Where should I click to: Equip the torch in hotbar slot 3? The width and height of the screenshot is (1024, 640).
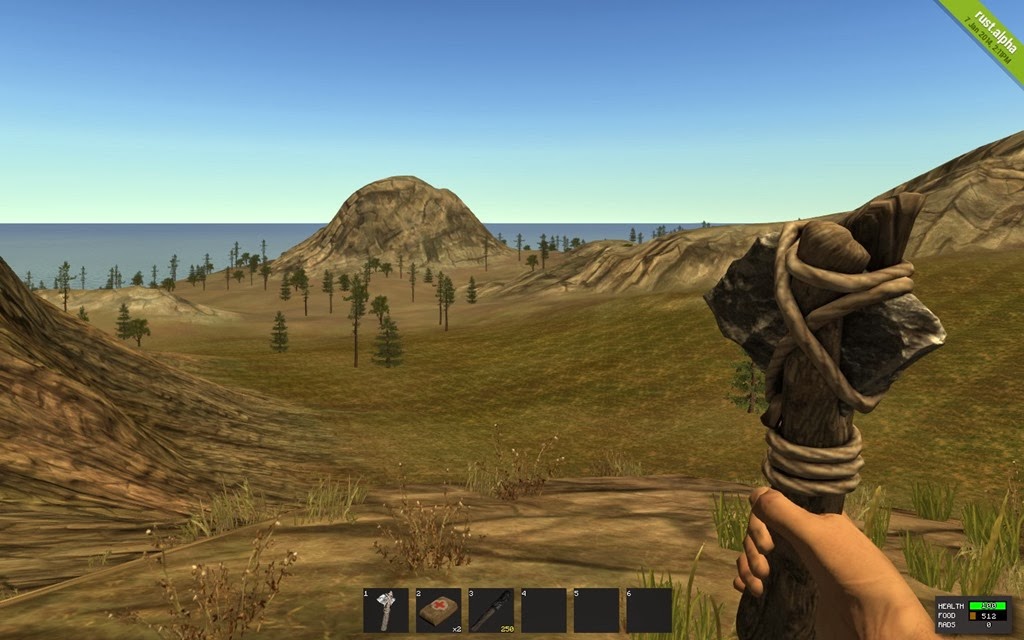point(491,610)
